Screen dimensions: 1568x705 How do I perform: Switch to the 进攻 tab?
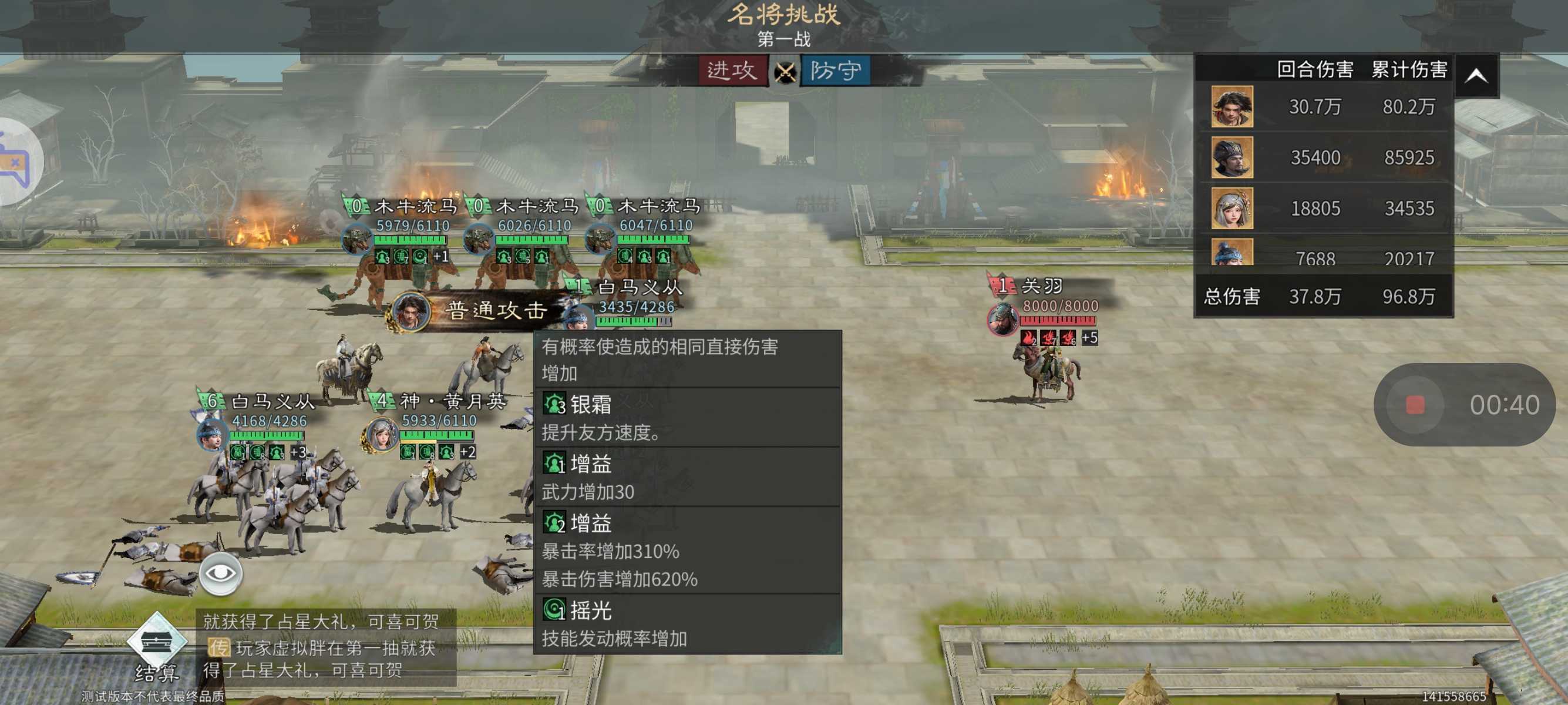(x=732, y=71)
